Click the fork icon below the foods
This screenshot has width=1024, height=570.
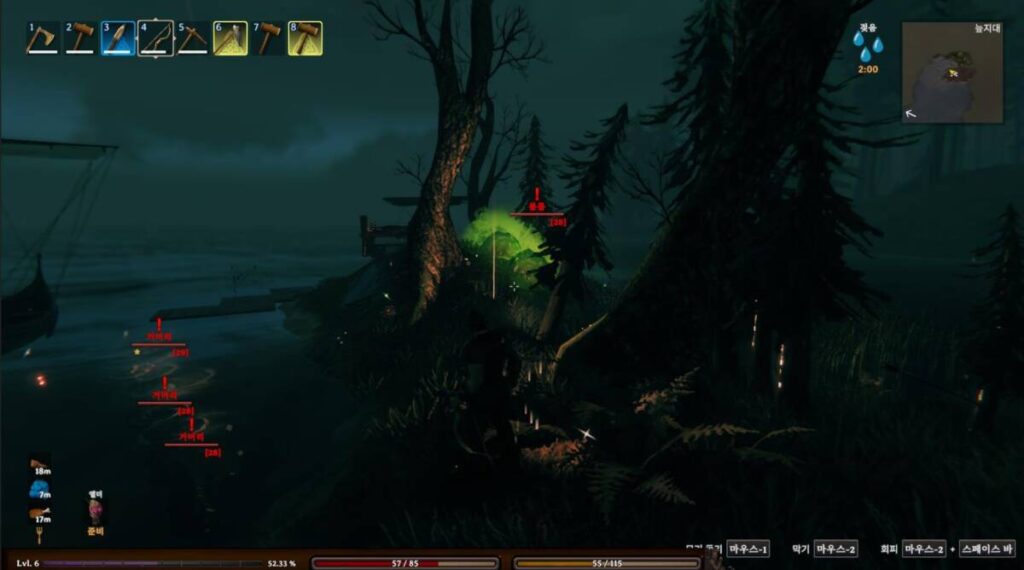coord(41,536)
